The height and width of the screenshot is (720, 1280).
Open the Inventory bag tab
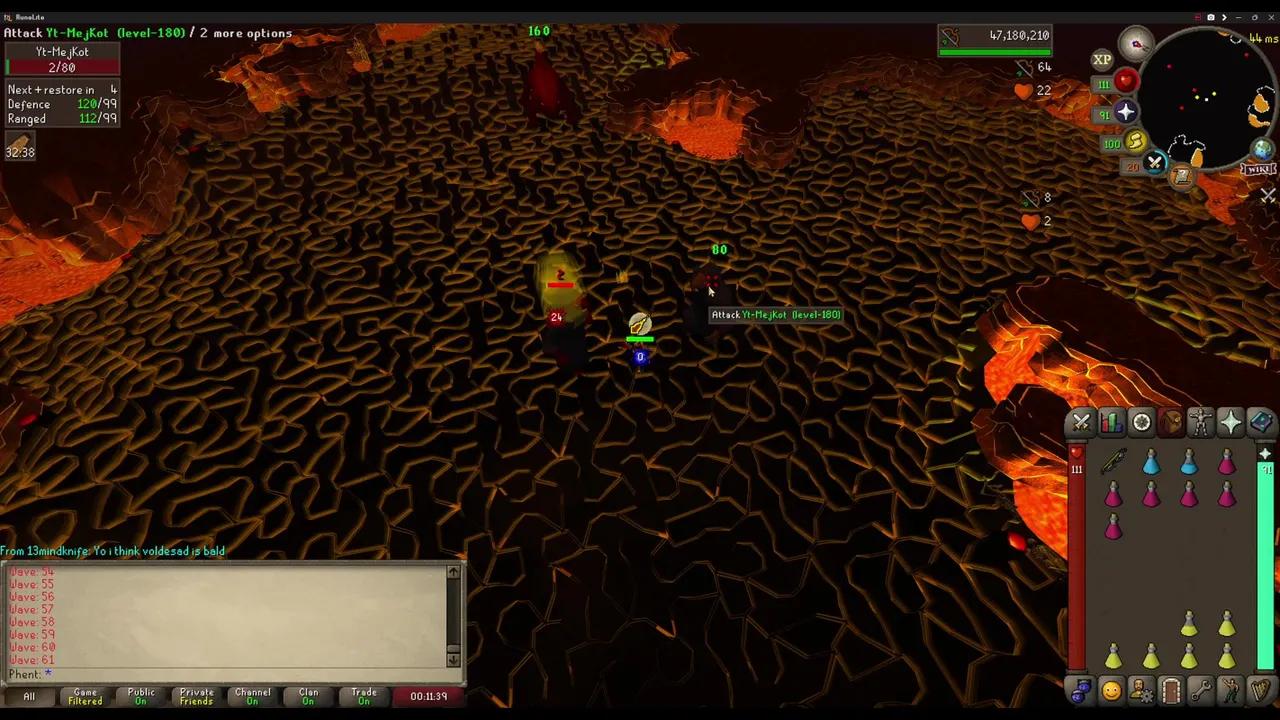pyautogui.click(x=1172, y=423)
